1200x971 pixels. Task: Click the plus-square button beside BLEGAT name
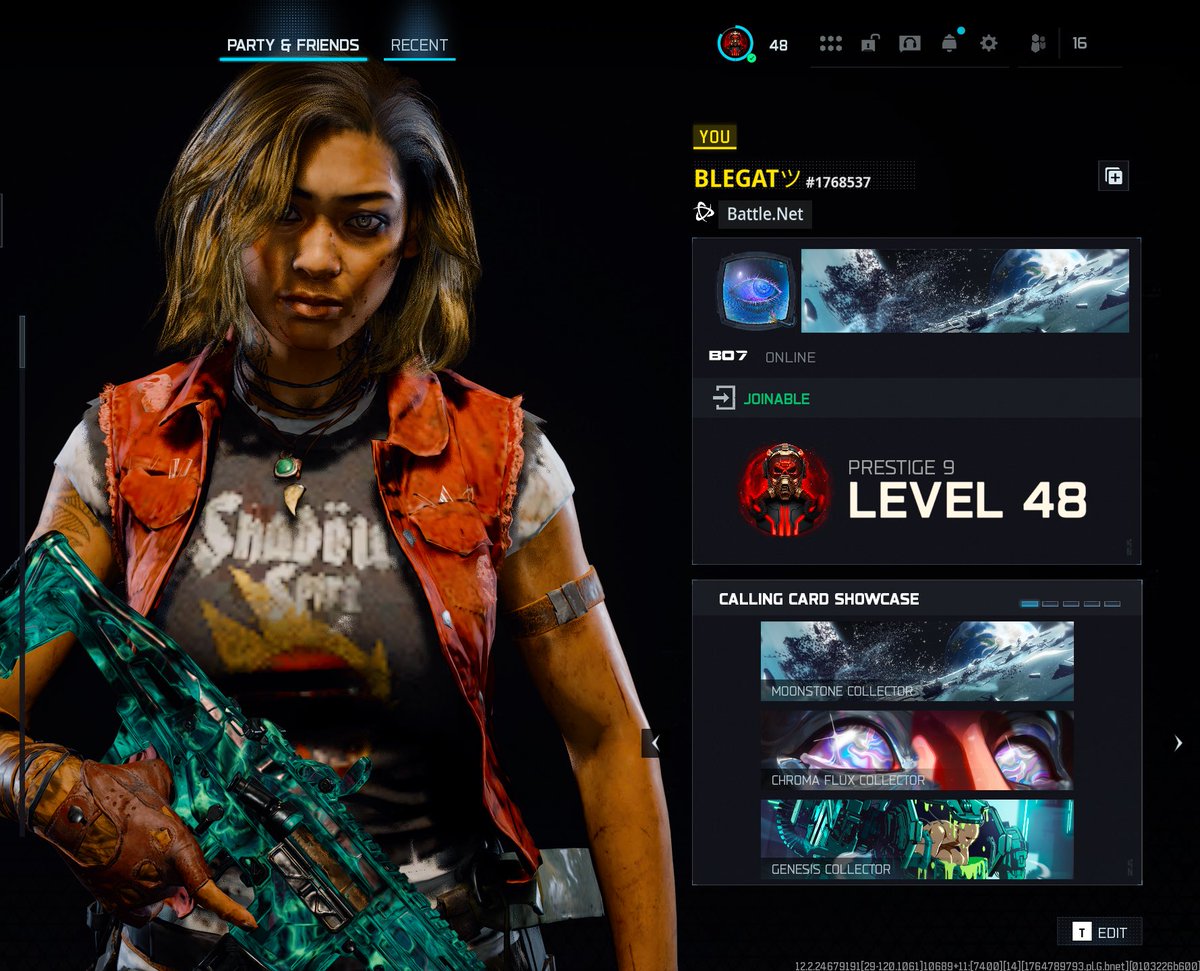pos(1113,177)
